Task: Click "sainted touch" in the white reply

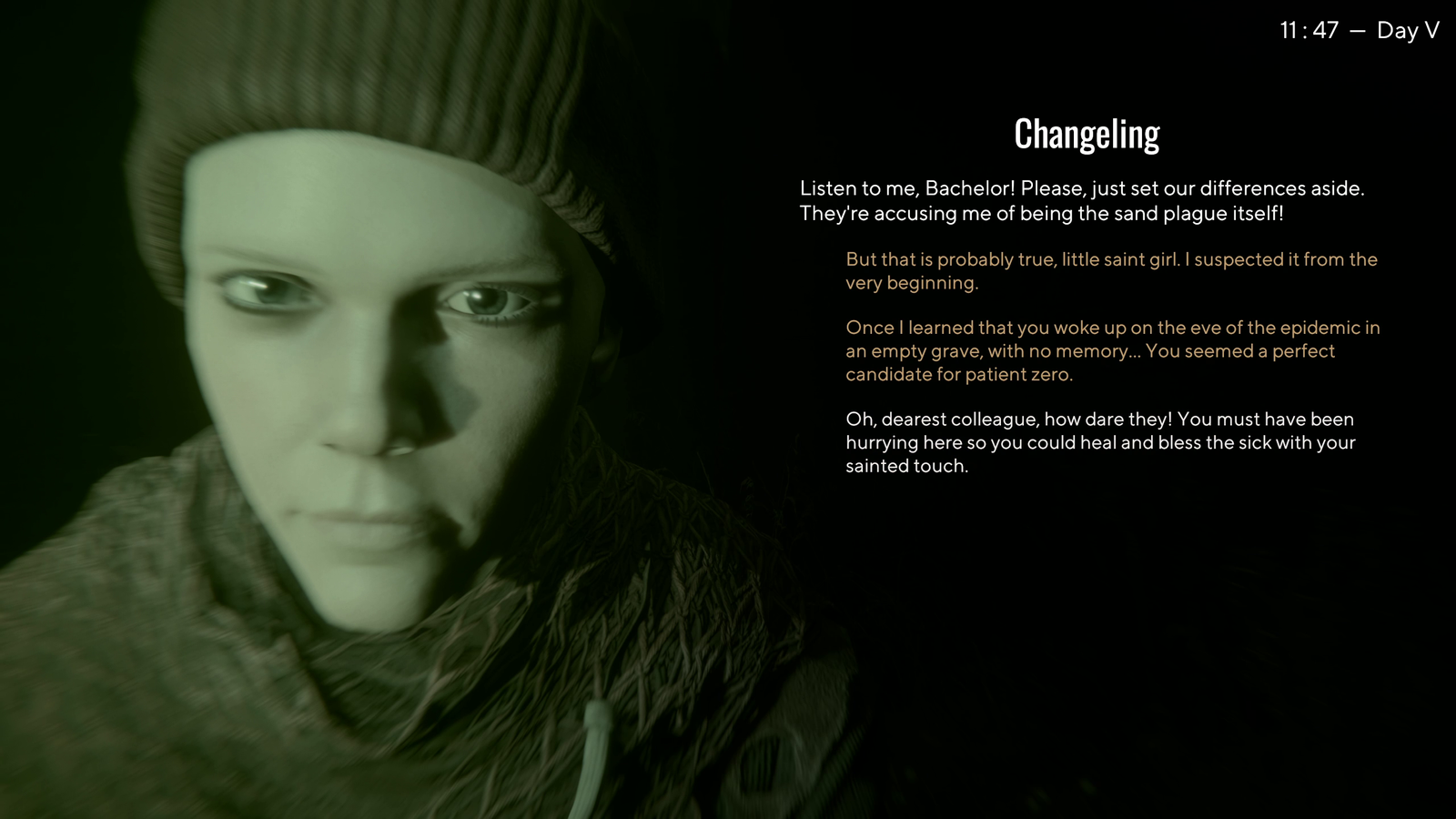Action: [905, 467]
